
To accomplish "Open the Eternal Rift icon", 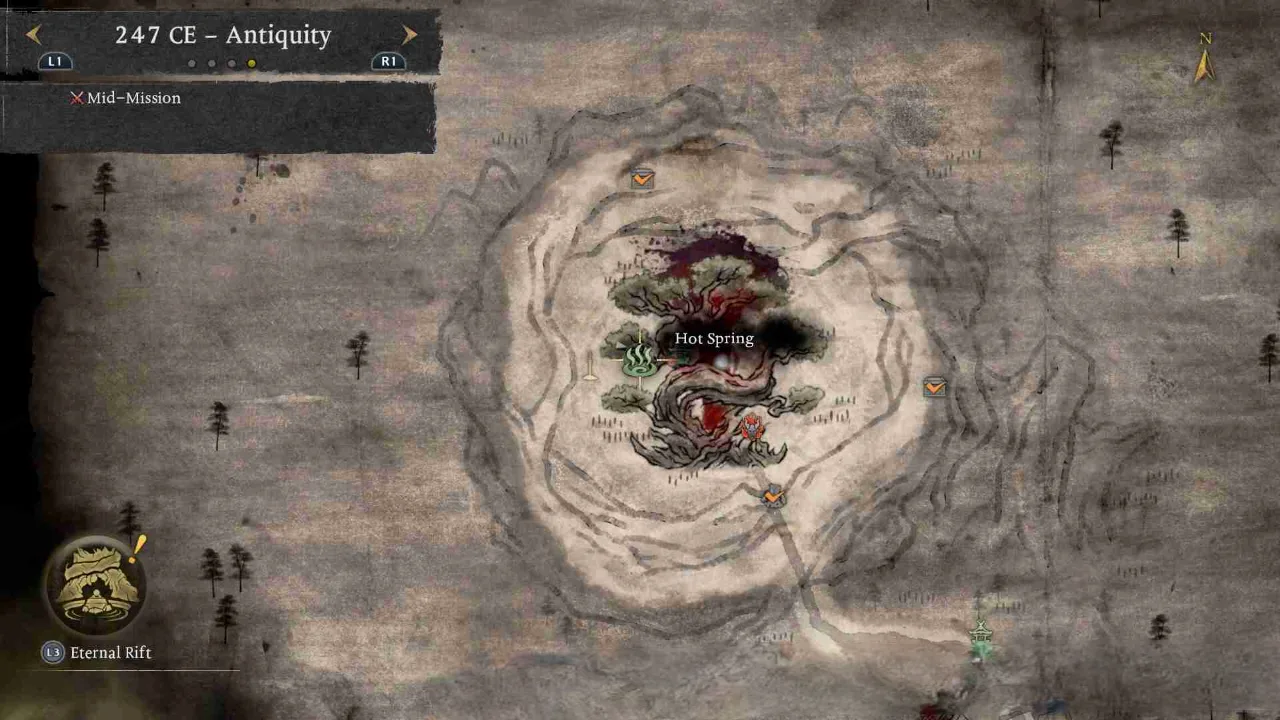I will point(95,587).
